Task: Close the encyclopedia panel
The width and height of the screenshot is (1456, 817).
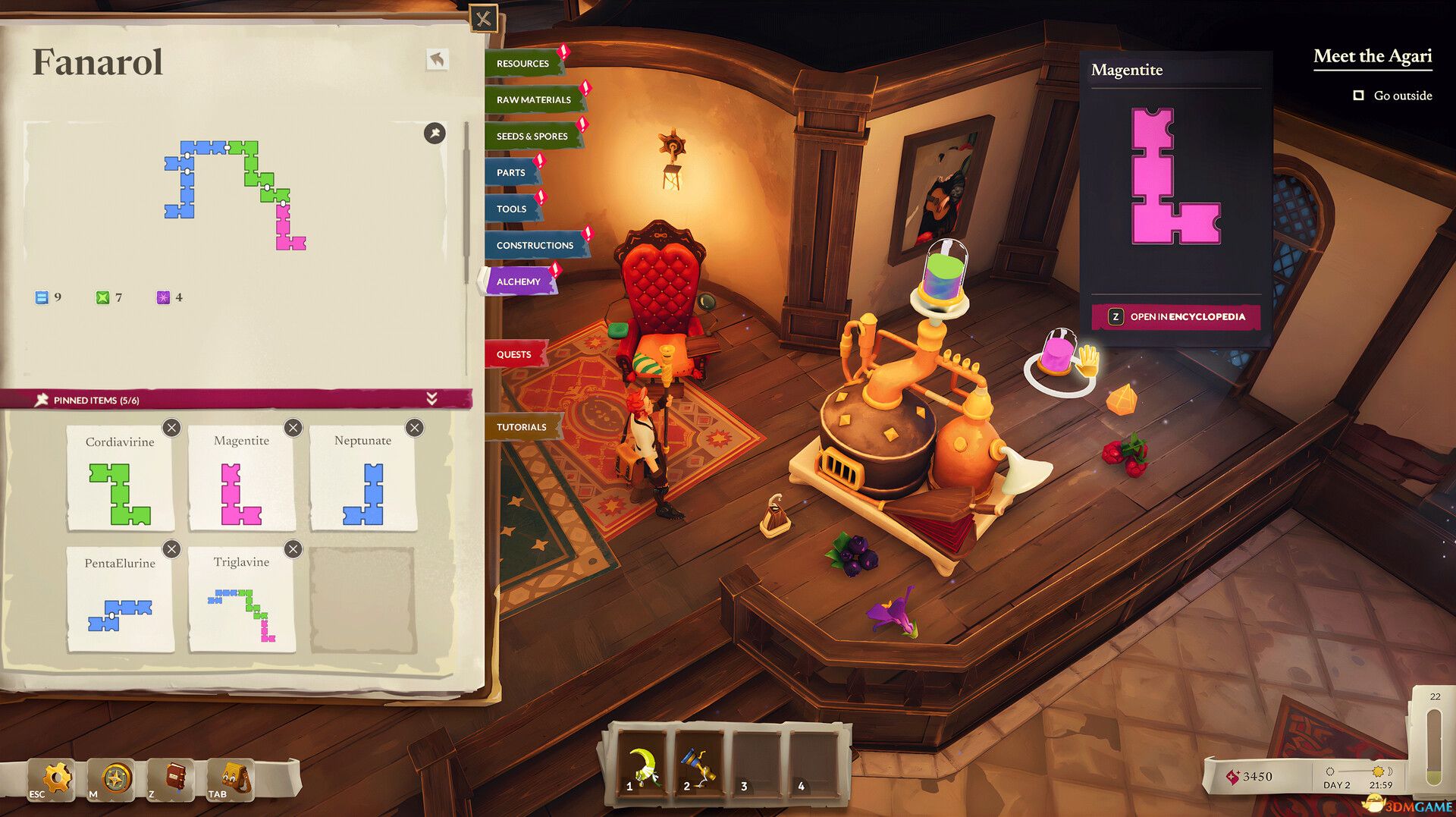Action: [x=483, y=19]
